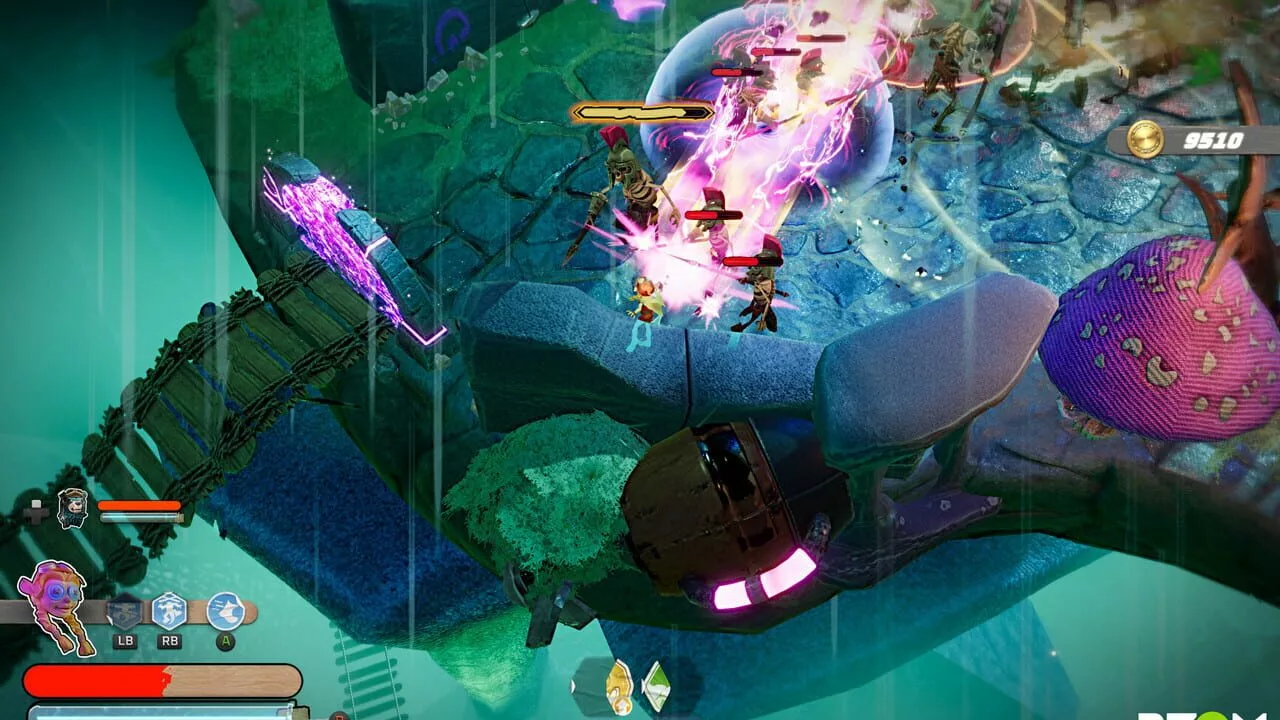Choose the yellow hexagon item icon
The width and height of the screenshot is (1280, 720).
618,684
